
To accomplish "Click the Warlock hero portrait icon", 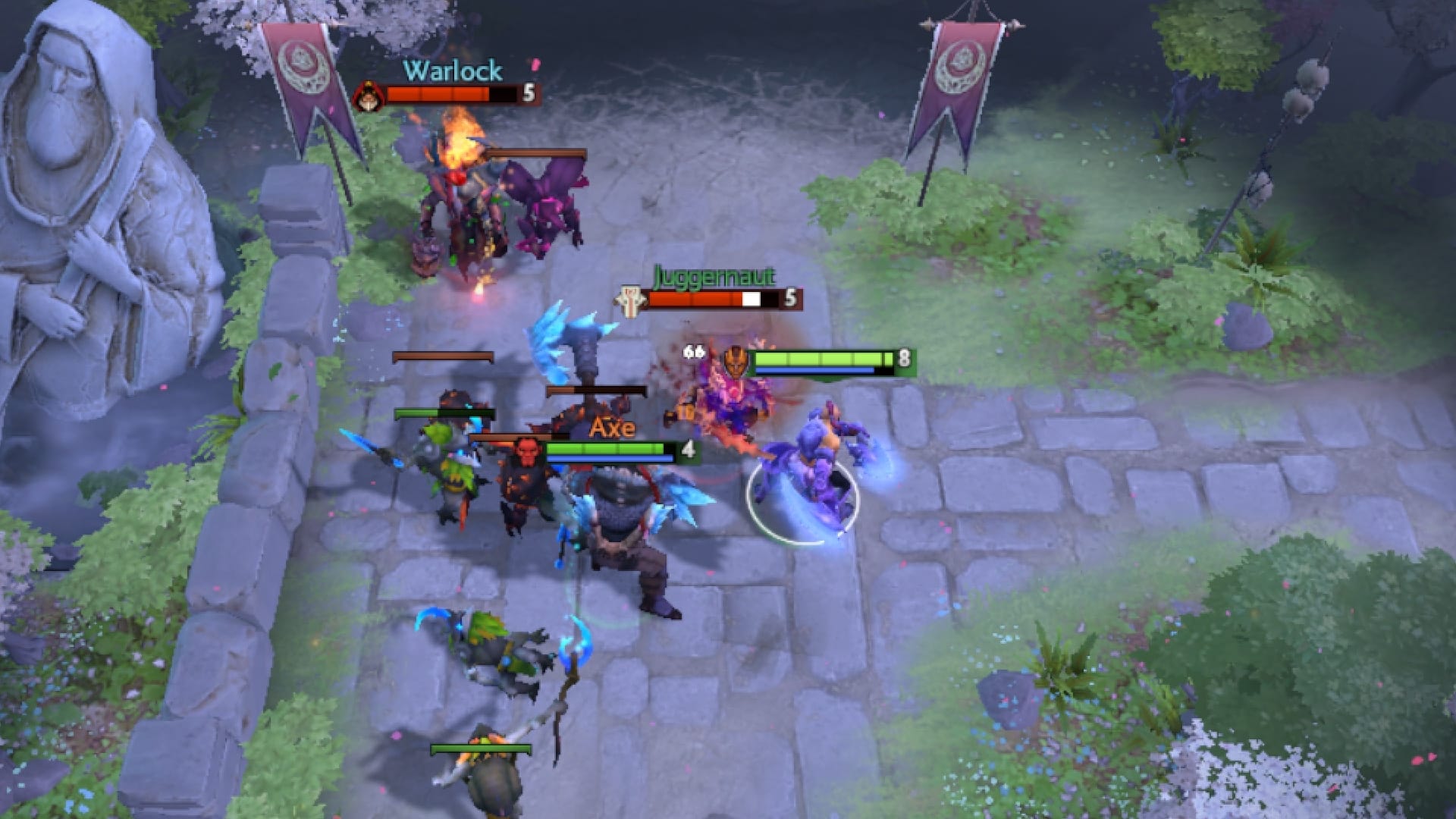I will click(369, 96).
